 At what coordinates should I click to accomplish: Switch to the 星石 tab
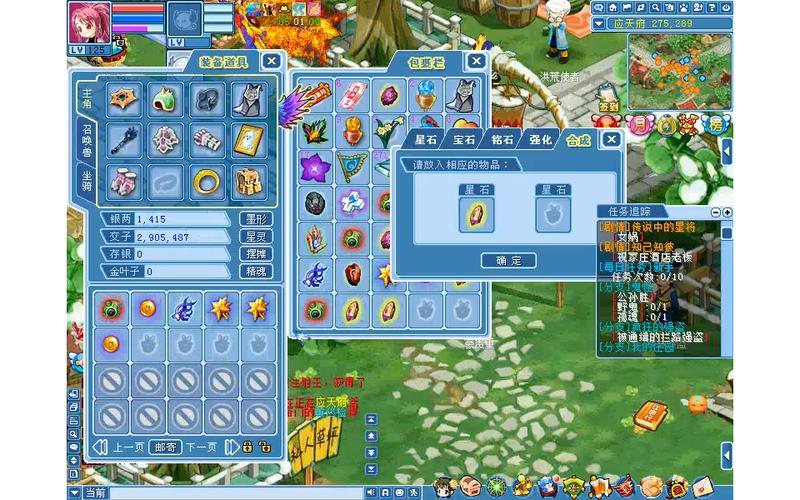coord(427,140)
